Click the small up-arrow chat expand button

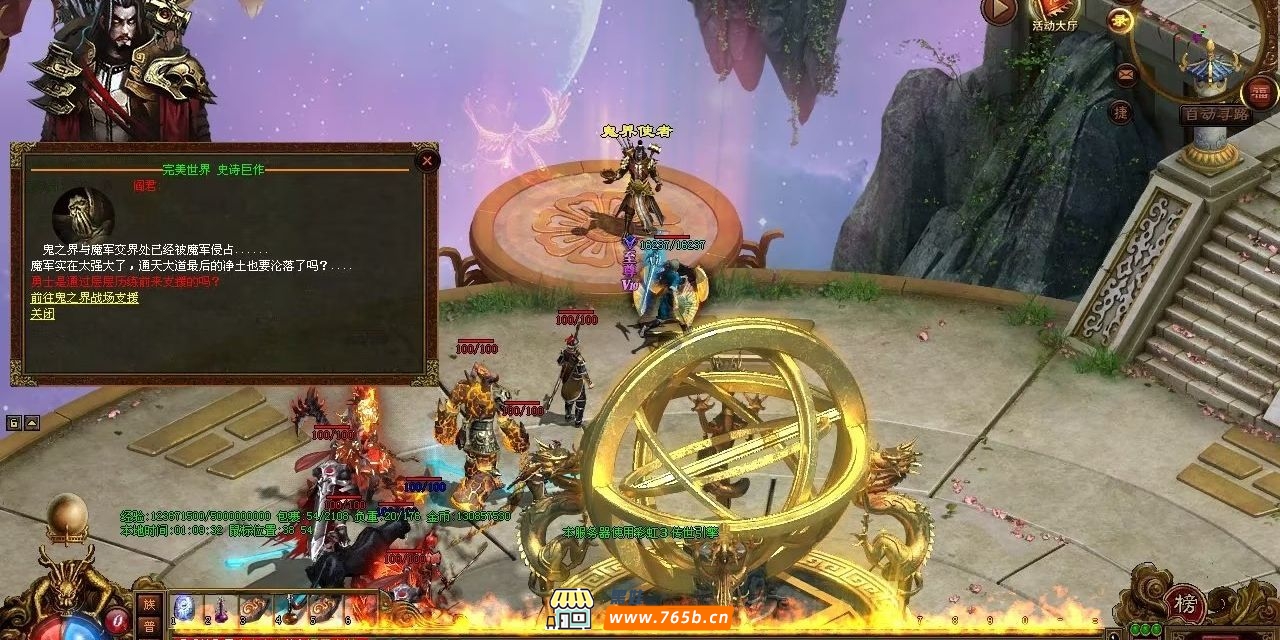[32, 422]
